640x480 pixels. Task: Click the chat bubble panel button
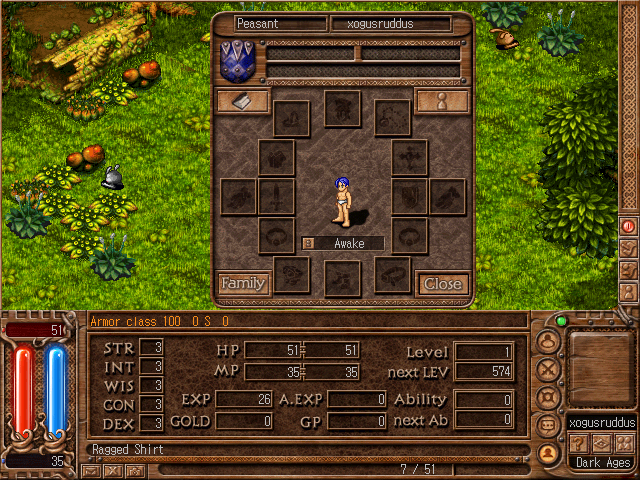coord(547,426)
